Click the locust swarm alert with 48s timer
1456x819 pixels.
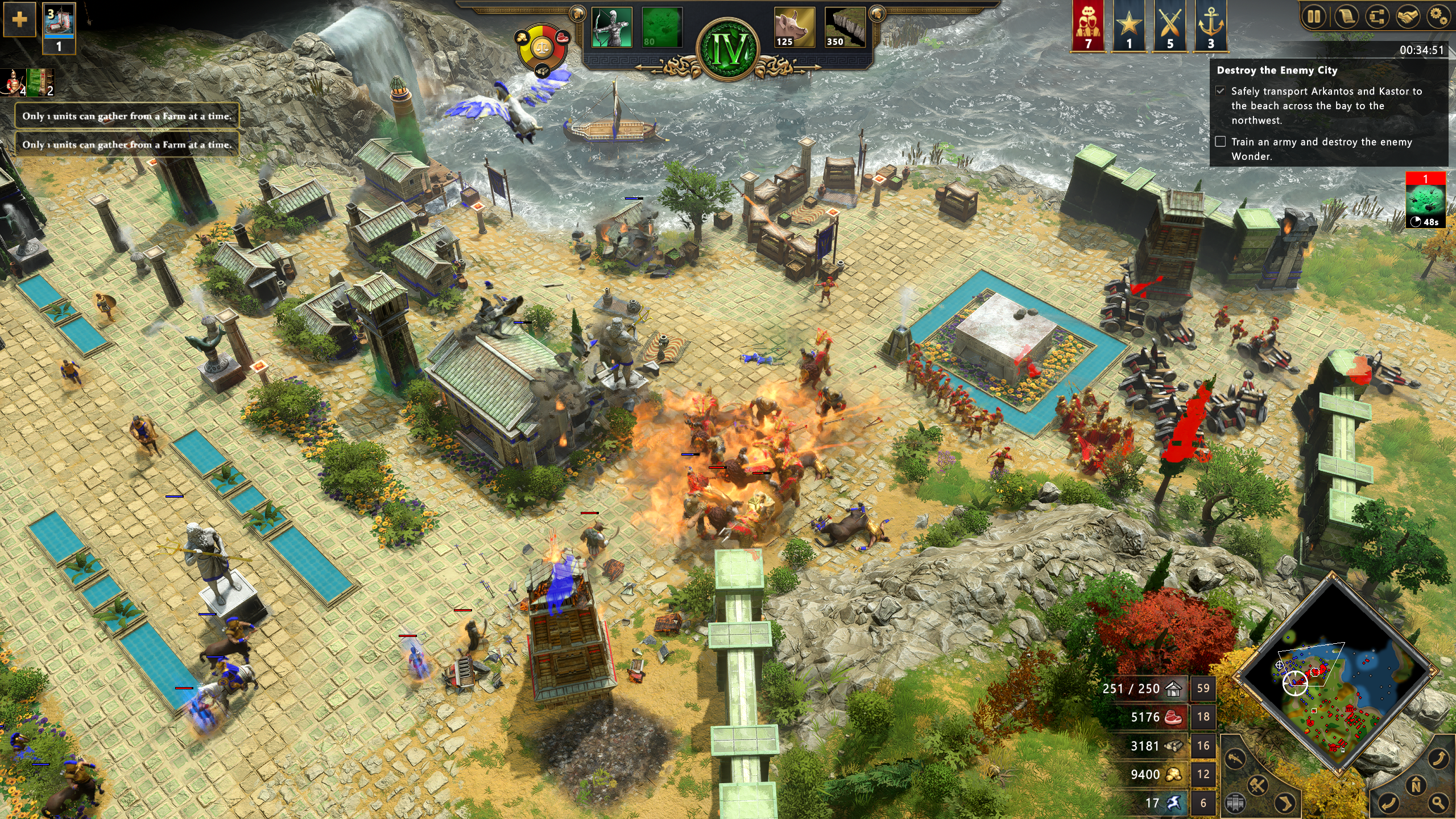(x=1425, y=201)
